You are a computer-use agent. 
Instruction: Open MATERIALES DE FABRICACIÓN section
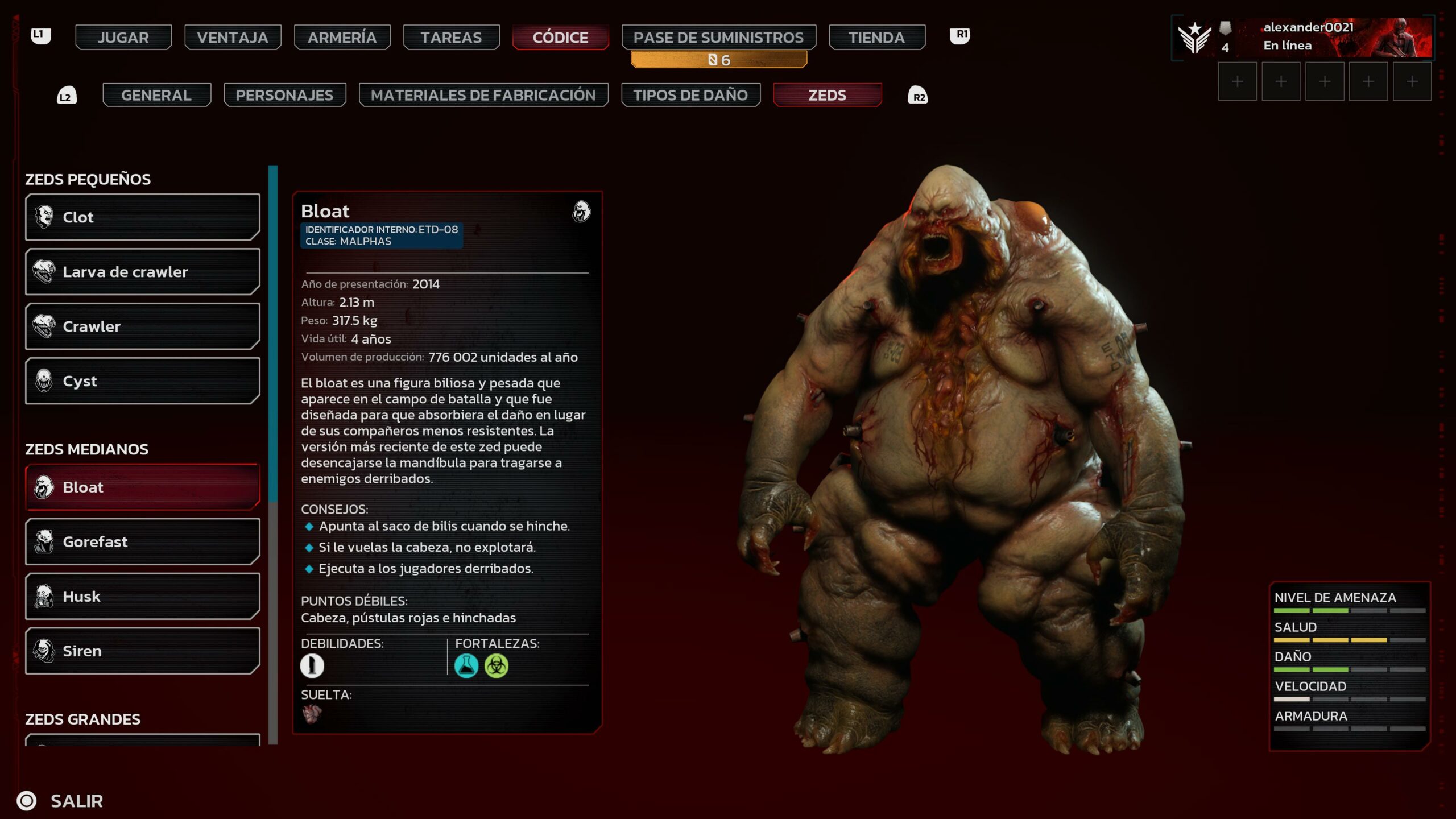[483, 95]
